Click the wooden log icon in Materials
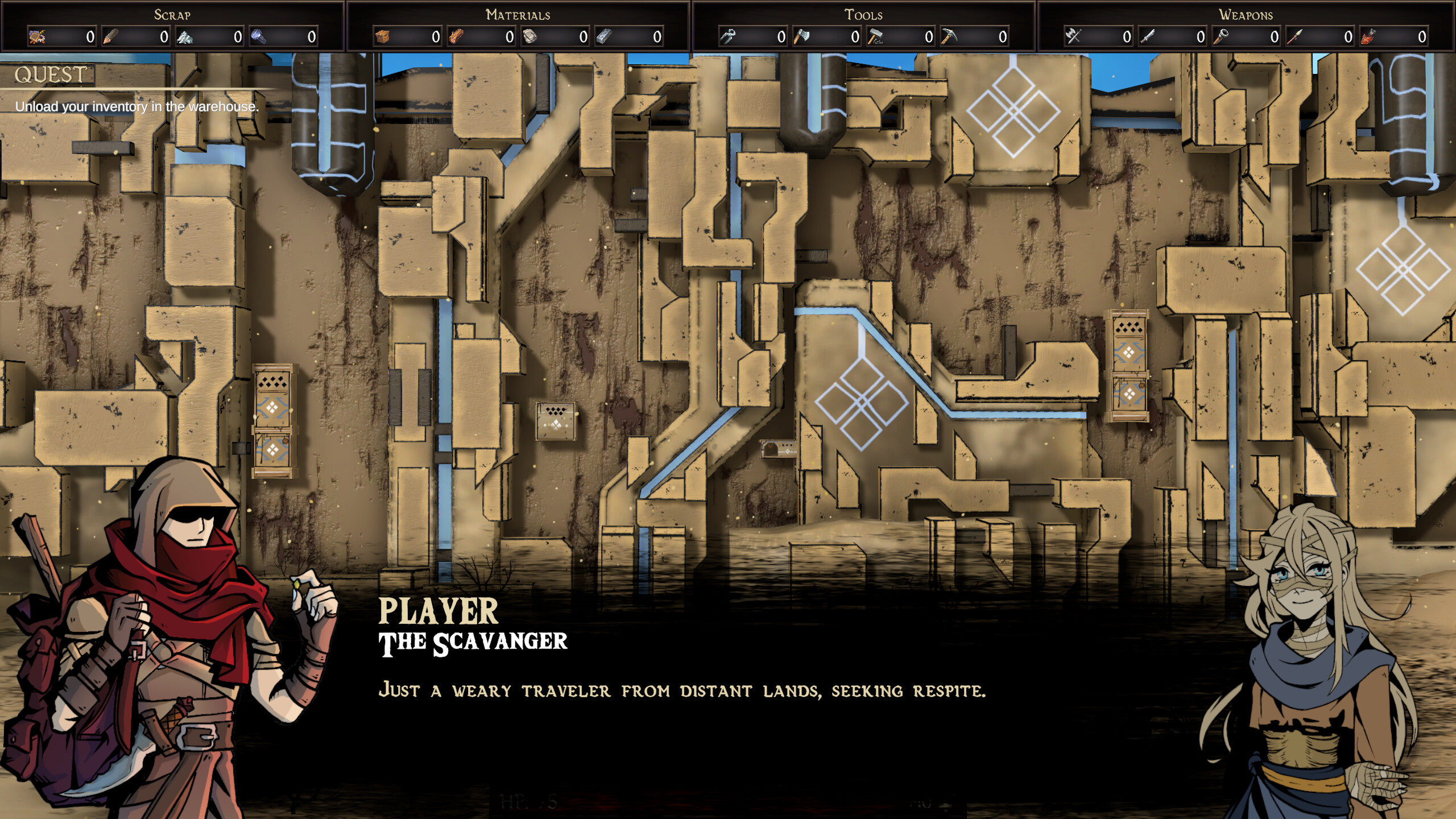This screenshot has width=1456, height=819. 457,37
